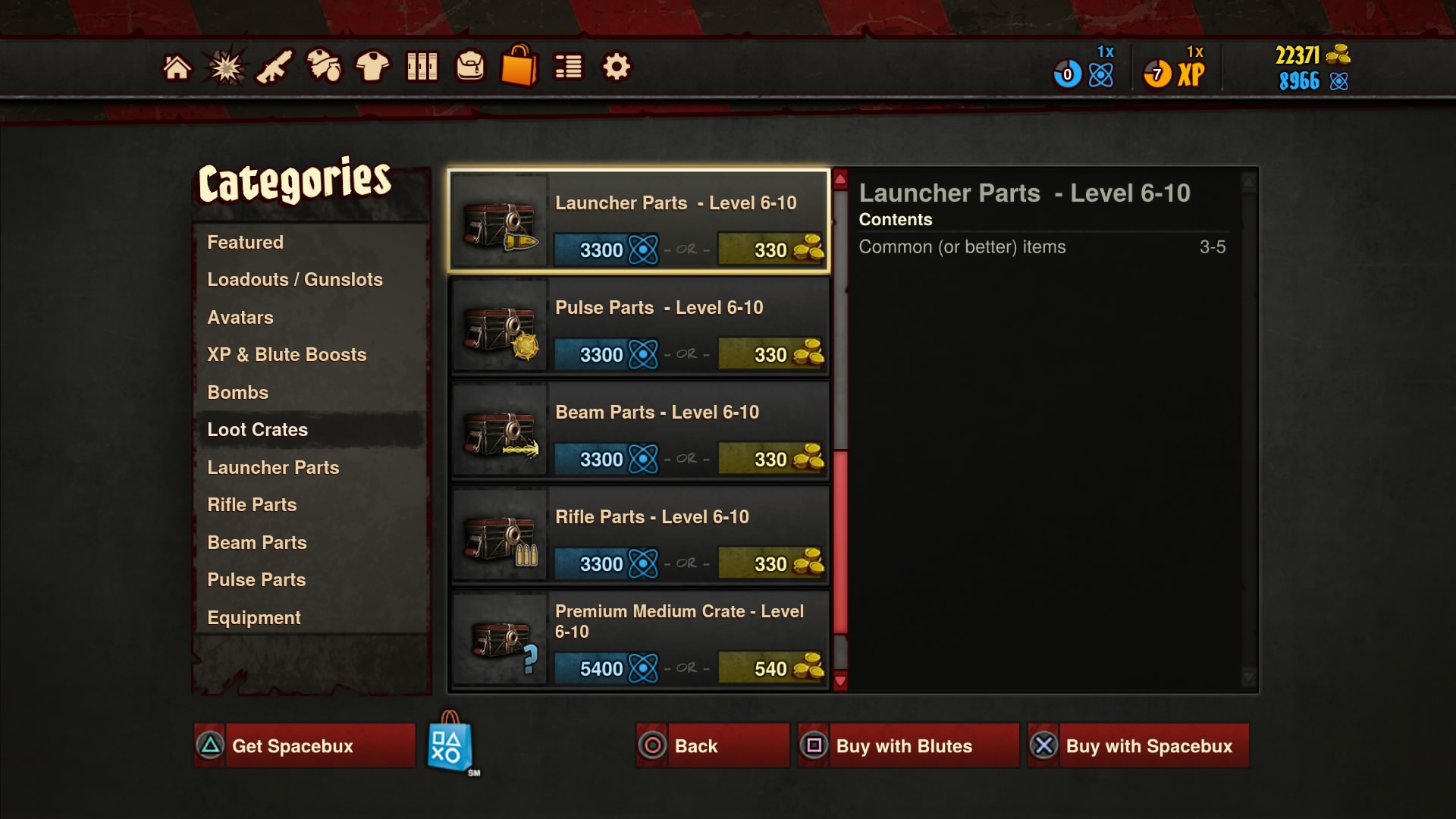Select the explosion battle icon
This screenshot has height=819, width=1456.
227,67
